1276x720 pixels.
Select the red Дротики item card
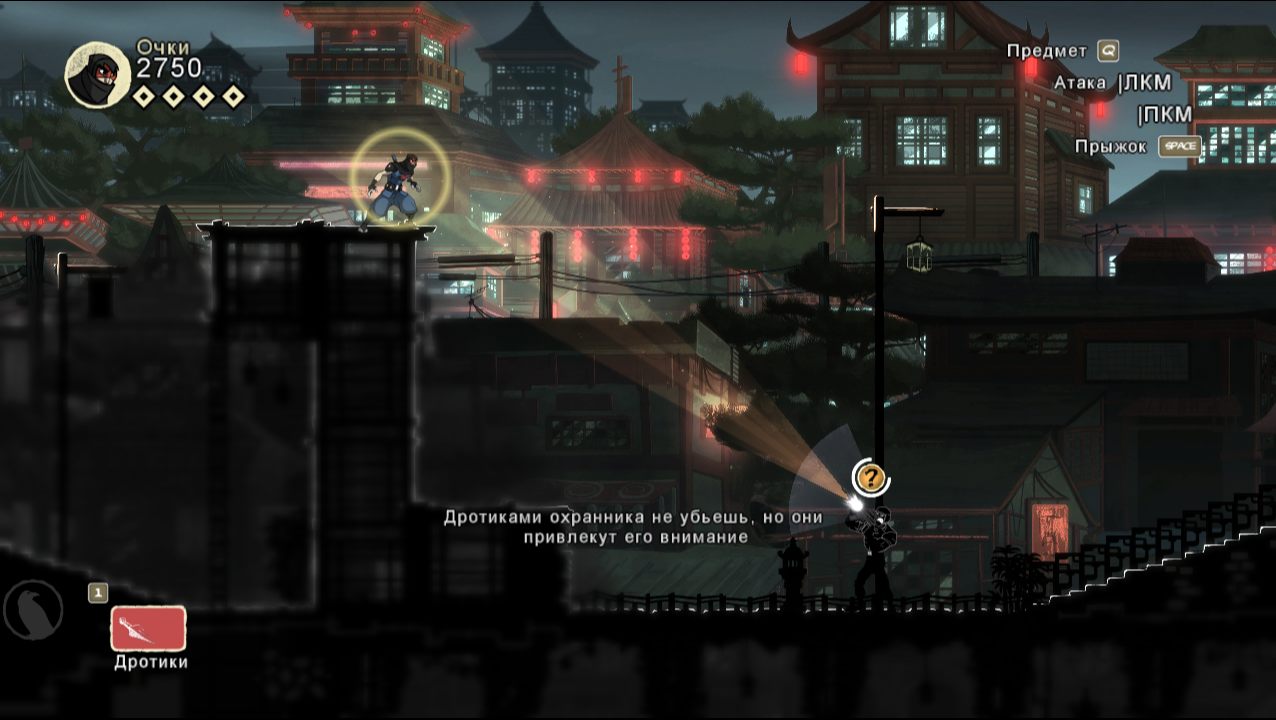(x=148, y=628)
